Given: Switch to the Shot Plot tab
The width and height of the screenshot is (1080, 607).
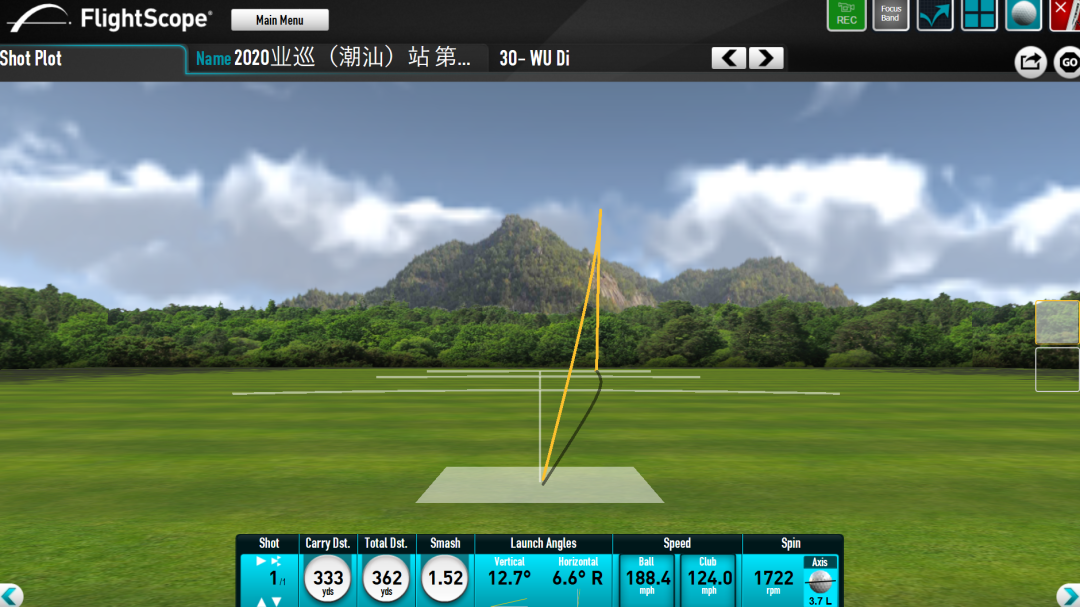Looking at the screenshot, I should (31, 58).
